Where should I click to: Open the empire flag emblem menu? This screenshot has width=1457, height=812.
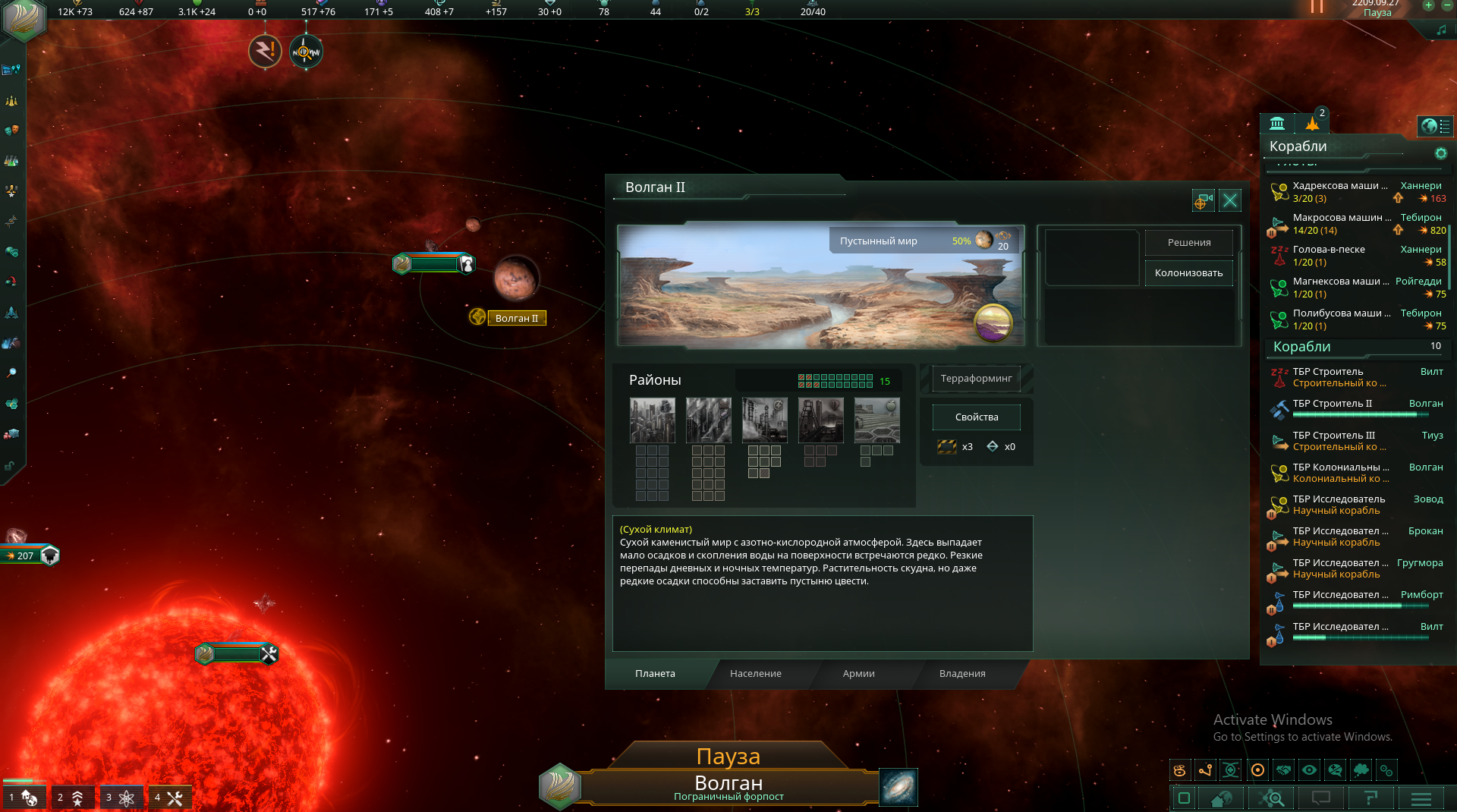[x=24, y=20]
